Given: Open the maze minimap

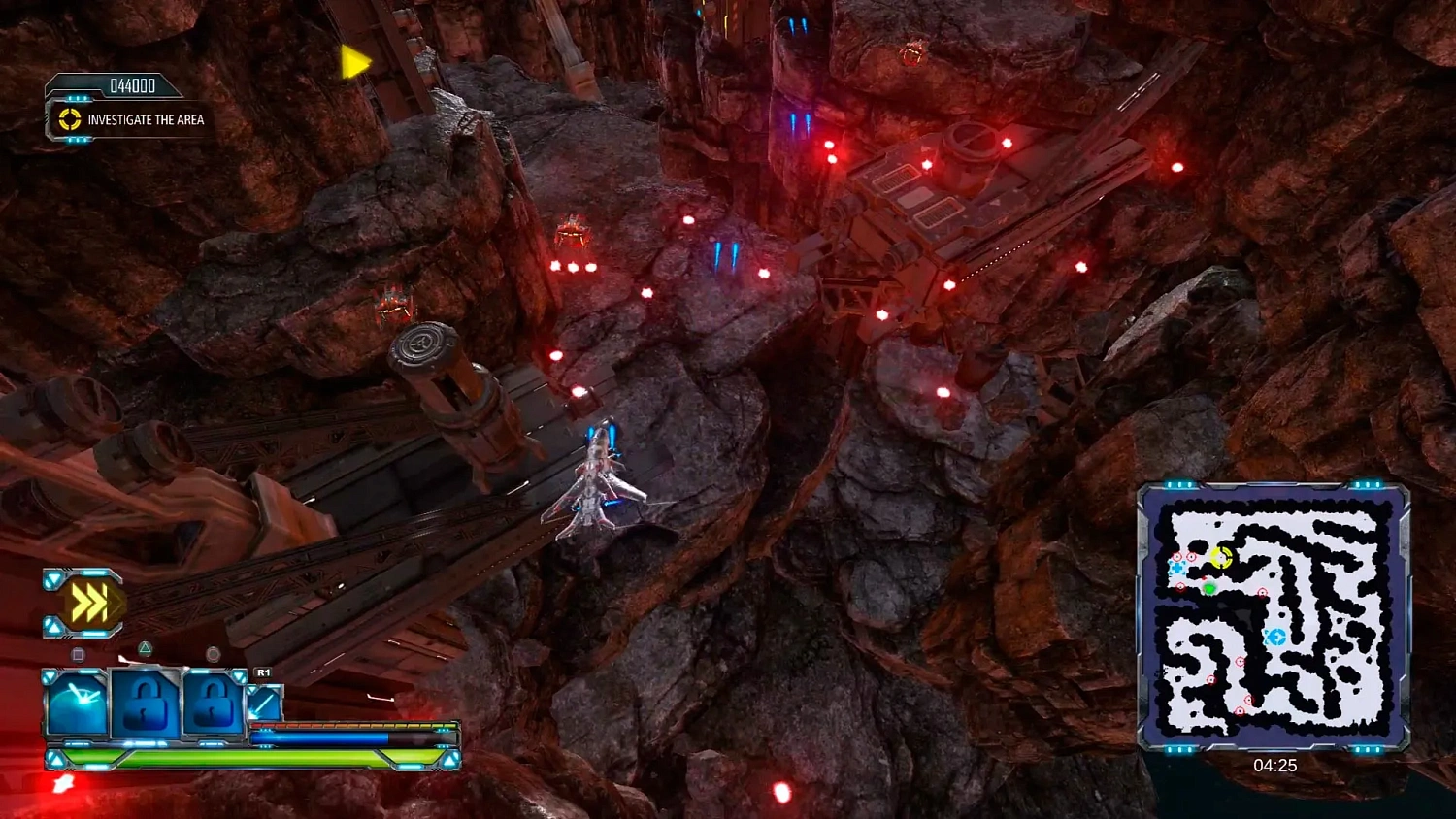Looking at the screenshot, I should coord(1273,617).
